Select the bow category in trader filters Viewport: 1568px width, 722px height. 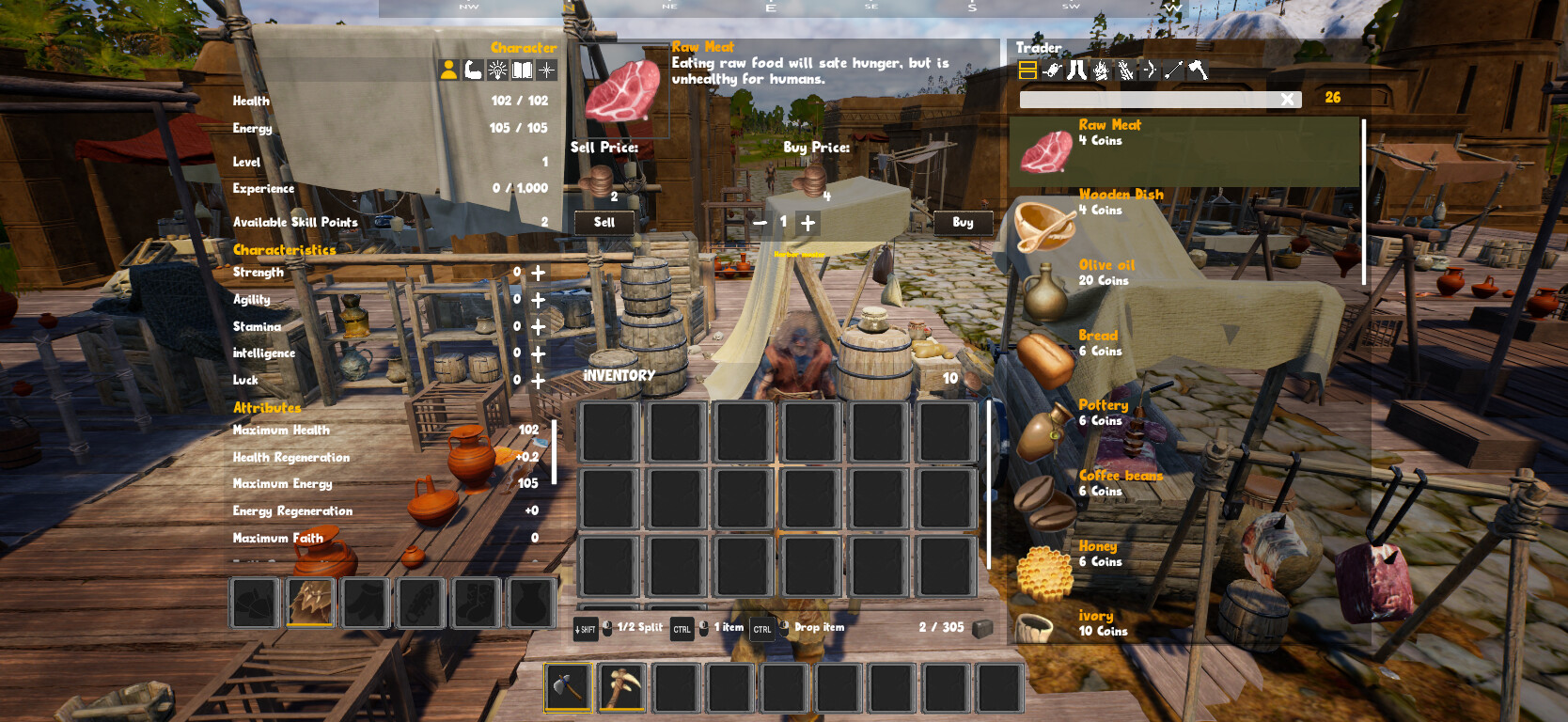point(1151,70)
